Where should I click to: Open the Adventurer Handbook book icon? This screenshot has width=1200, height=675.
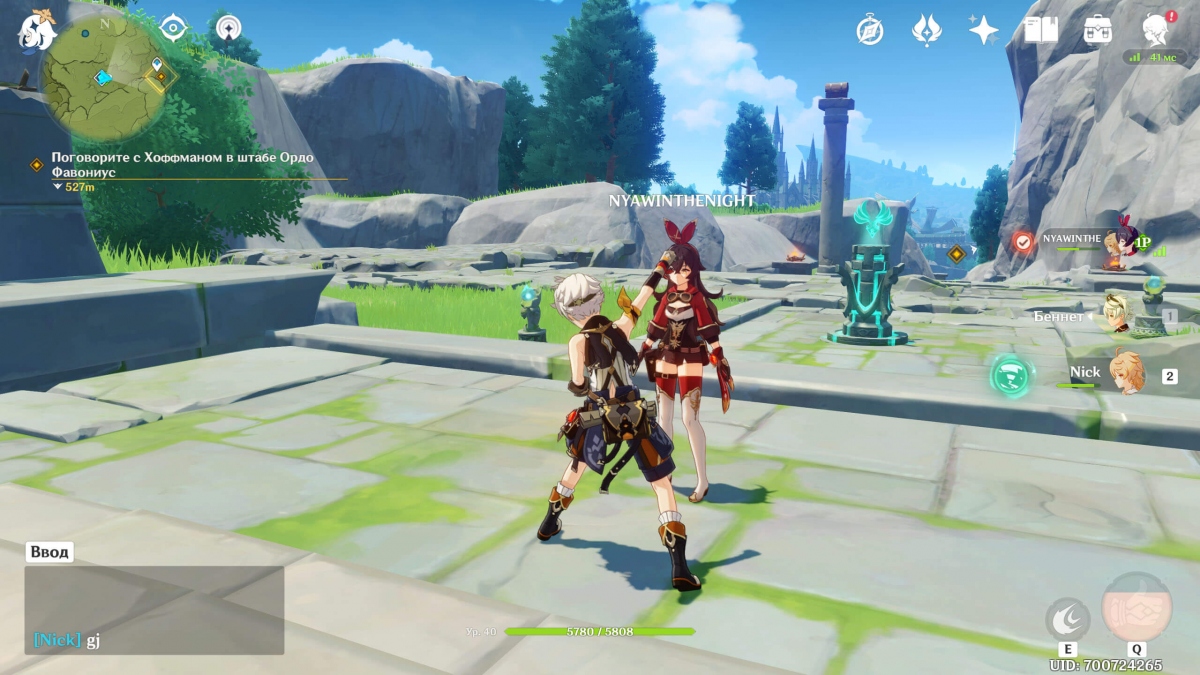pos(1041,30)
